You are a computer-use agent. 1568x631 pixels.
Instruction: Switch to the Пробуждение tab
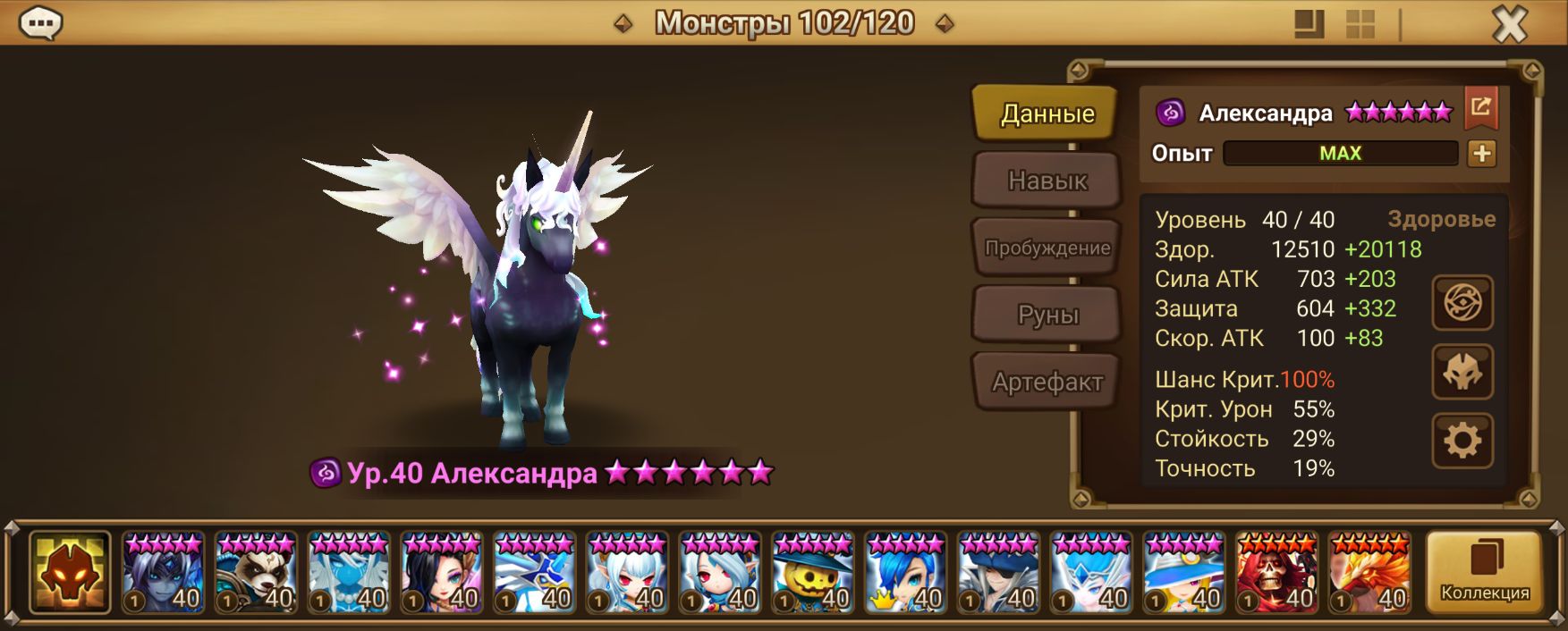click(1047, 248)
